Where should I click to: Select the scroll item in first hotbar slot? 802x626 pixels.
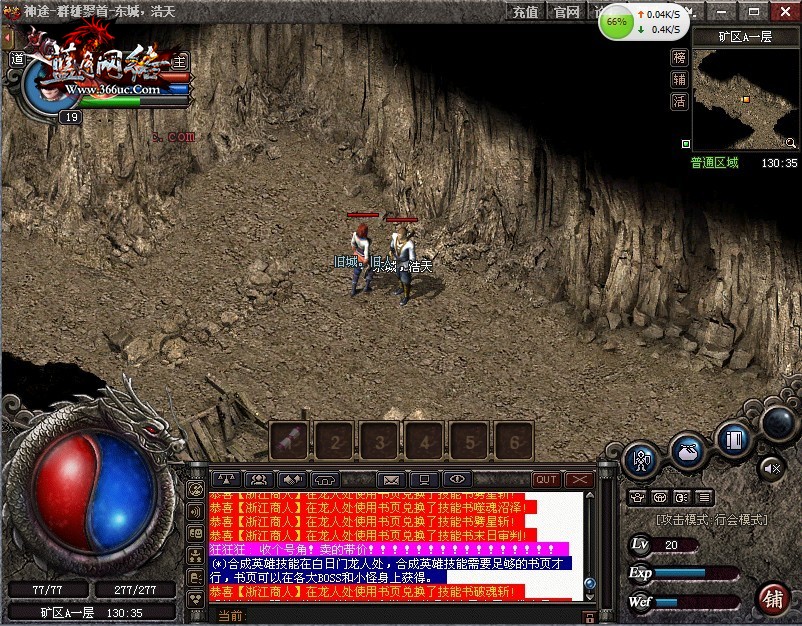[289, 440]
